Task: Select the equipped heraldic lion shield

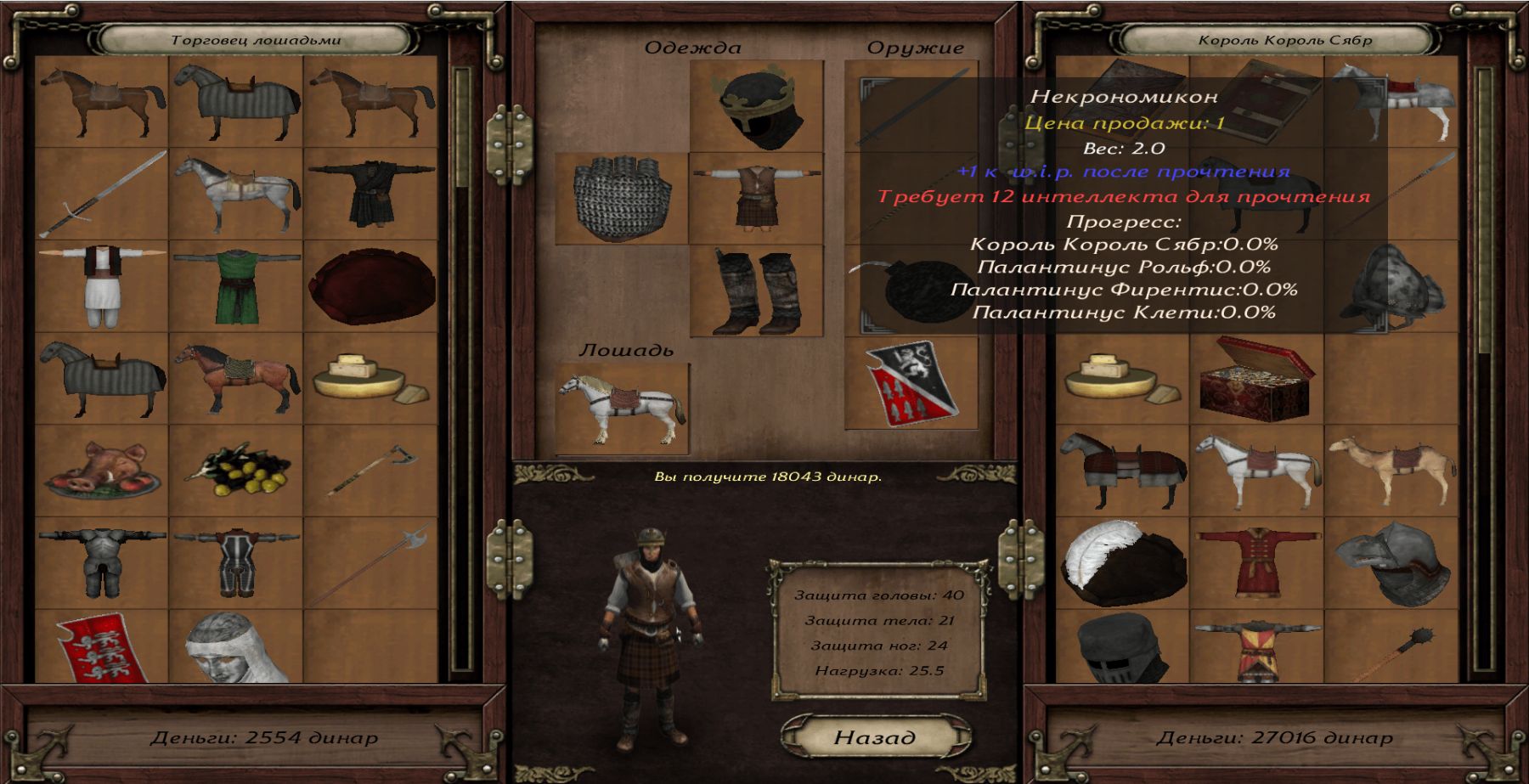Action: pyautogui.click(x=911, y=383)
